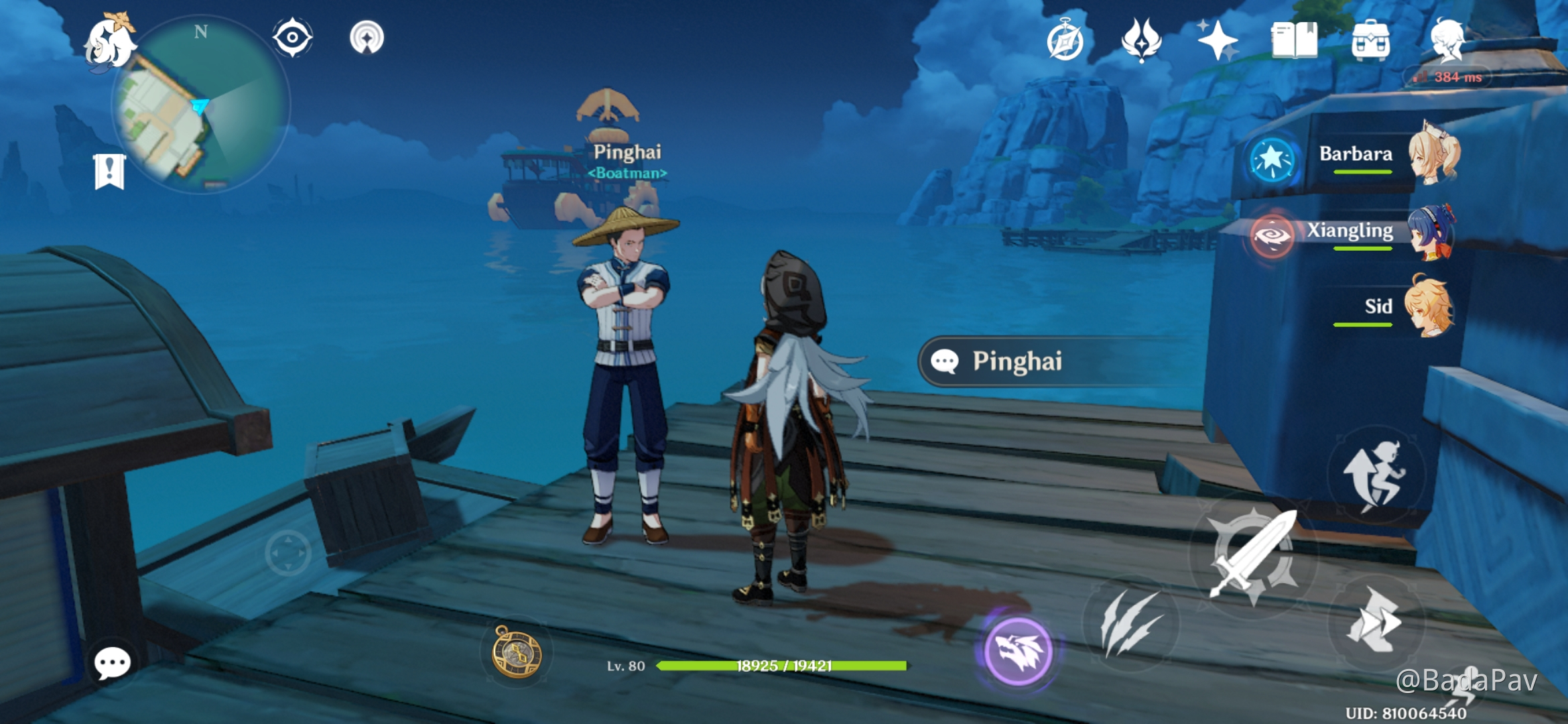The width and height of the screenshot is (1568, 724).
Task: Tap the quest bookmark exclamation icon
Action: point(110,172)
